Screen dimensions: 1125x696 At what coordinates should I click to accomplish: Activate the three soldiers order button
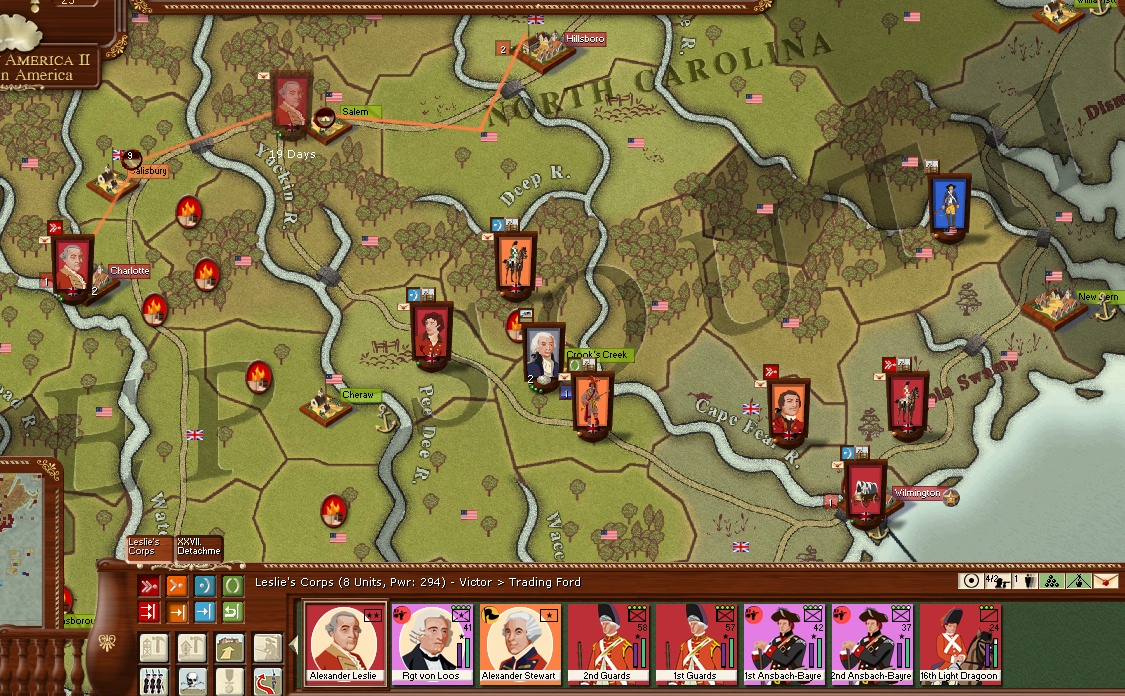153,680
